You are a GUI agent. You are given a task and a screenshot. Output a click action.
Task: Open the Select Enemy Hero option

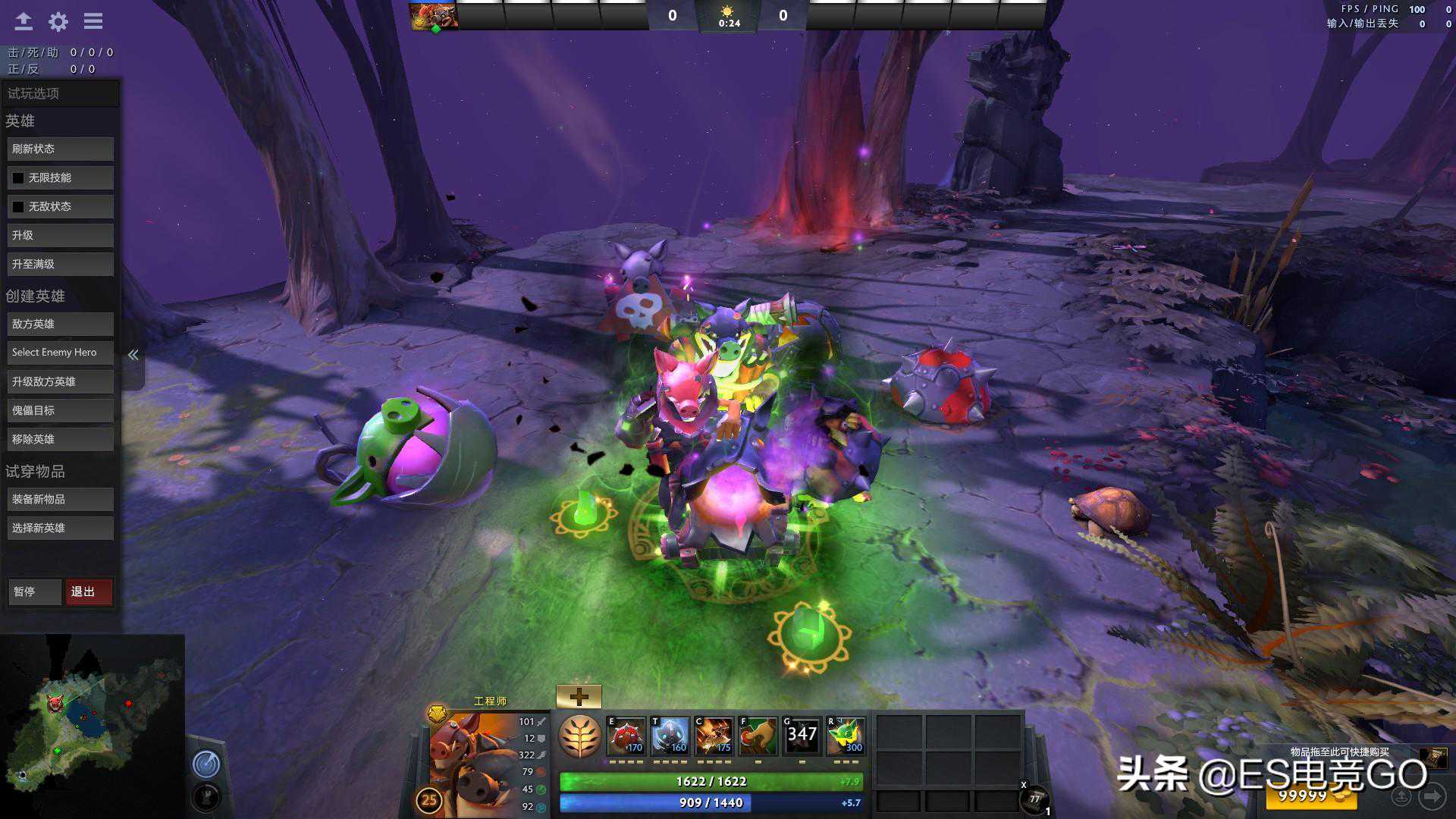tap(61, 353)
